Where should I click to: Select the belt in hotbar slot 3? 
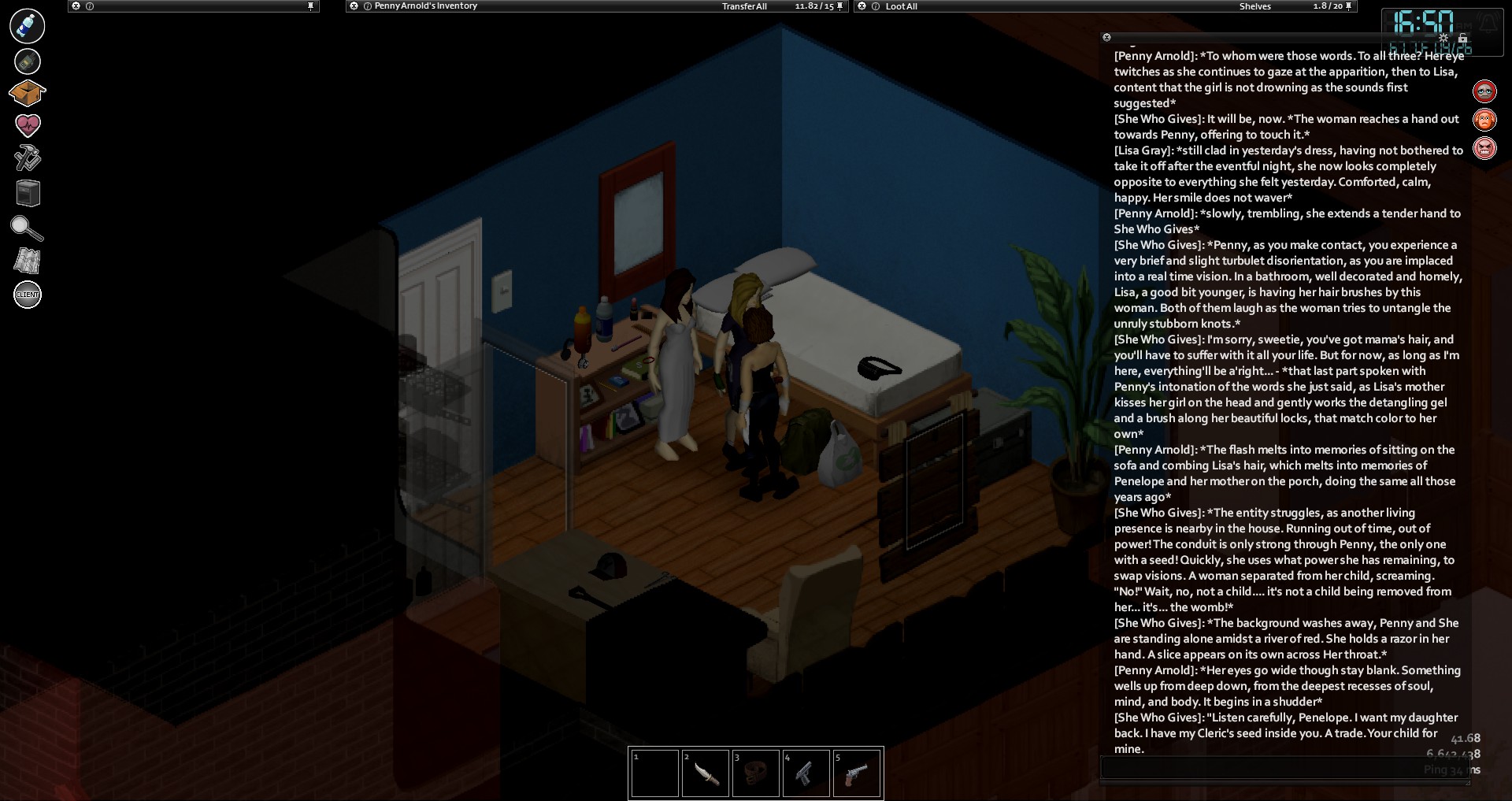(755, 773)
